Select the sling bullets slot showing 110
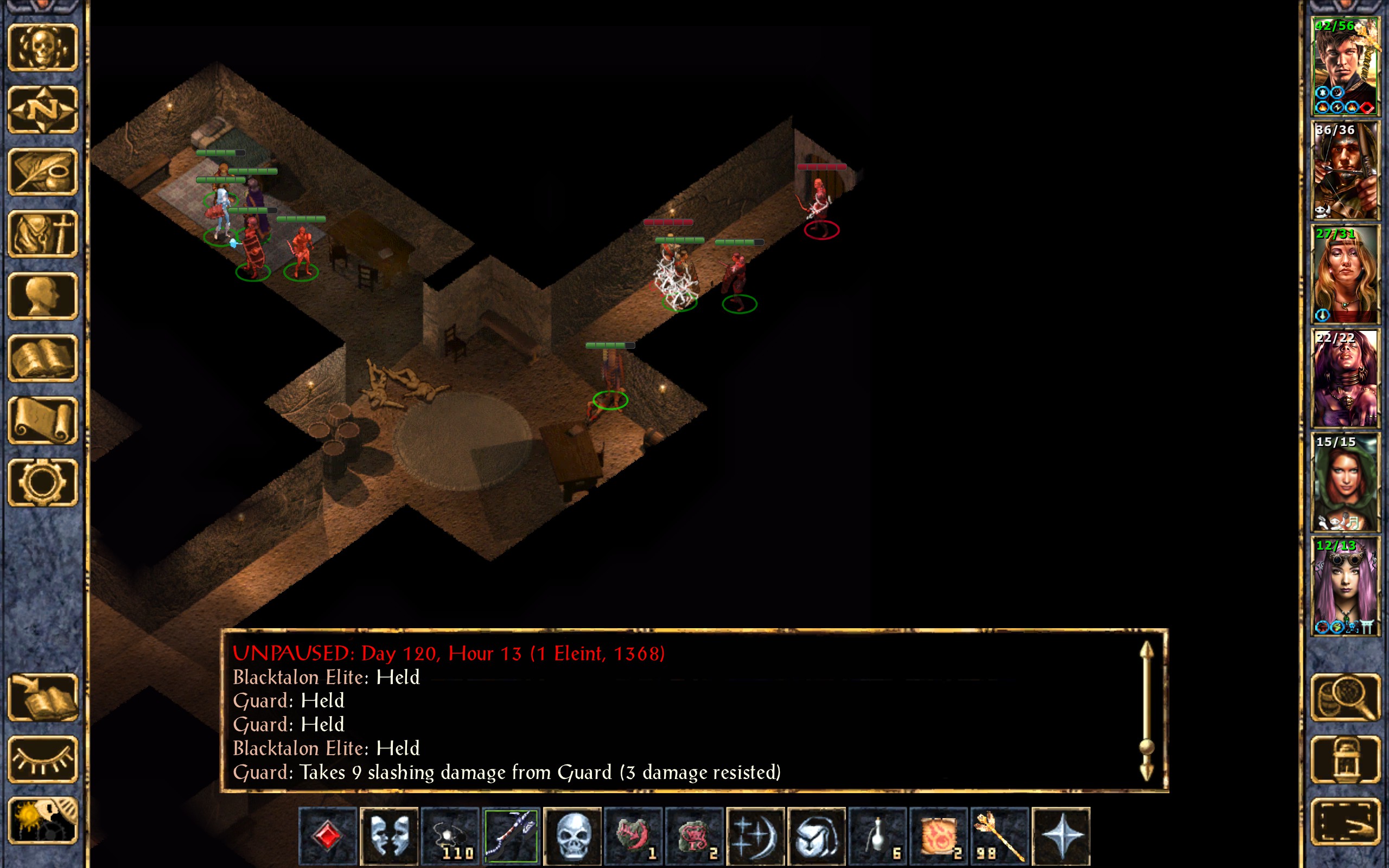This screenshot has width=1389, height=868. click(450, 835)
